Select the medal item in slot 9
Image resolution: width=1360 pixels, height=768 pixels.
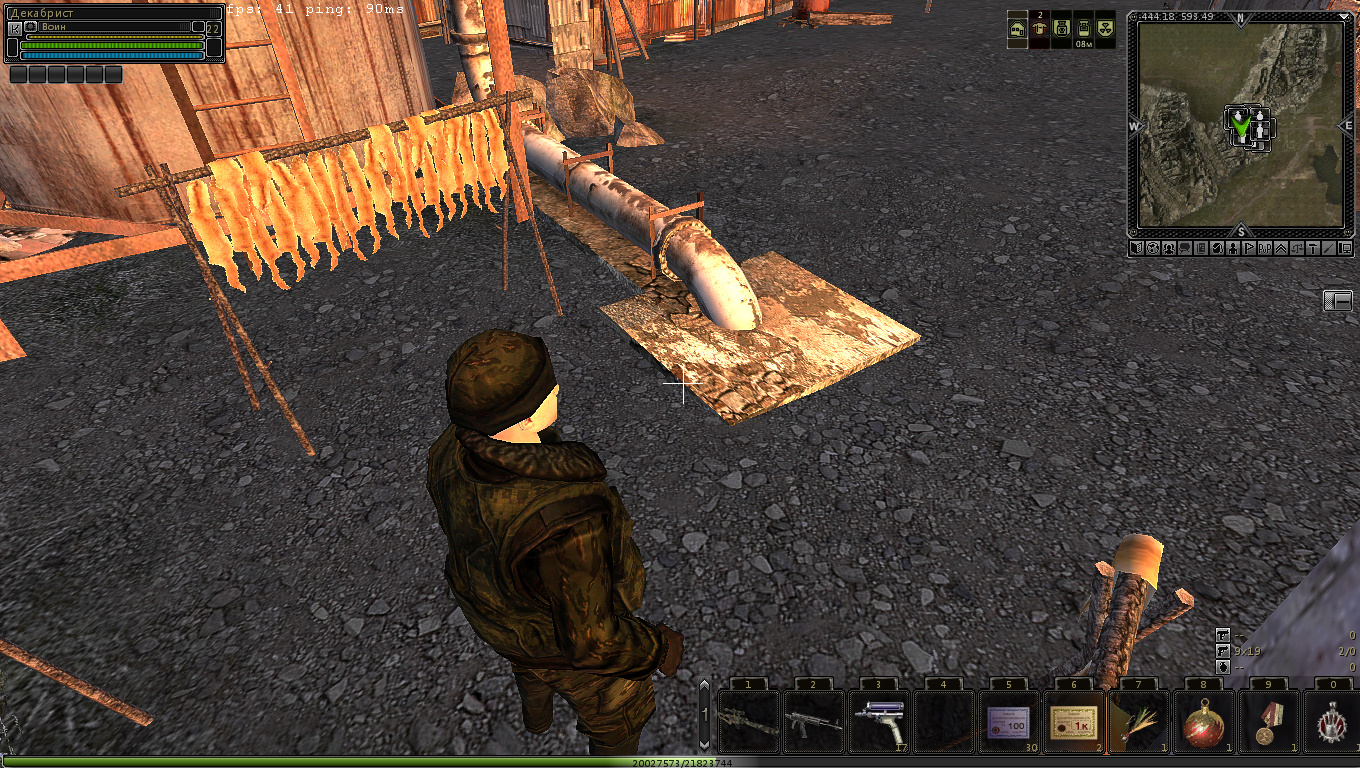tap(1268, 722)
